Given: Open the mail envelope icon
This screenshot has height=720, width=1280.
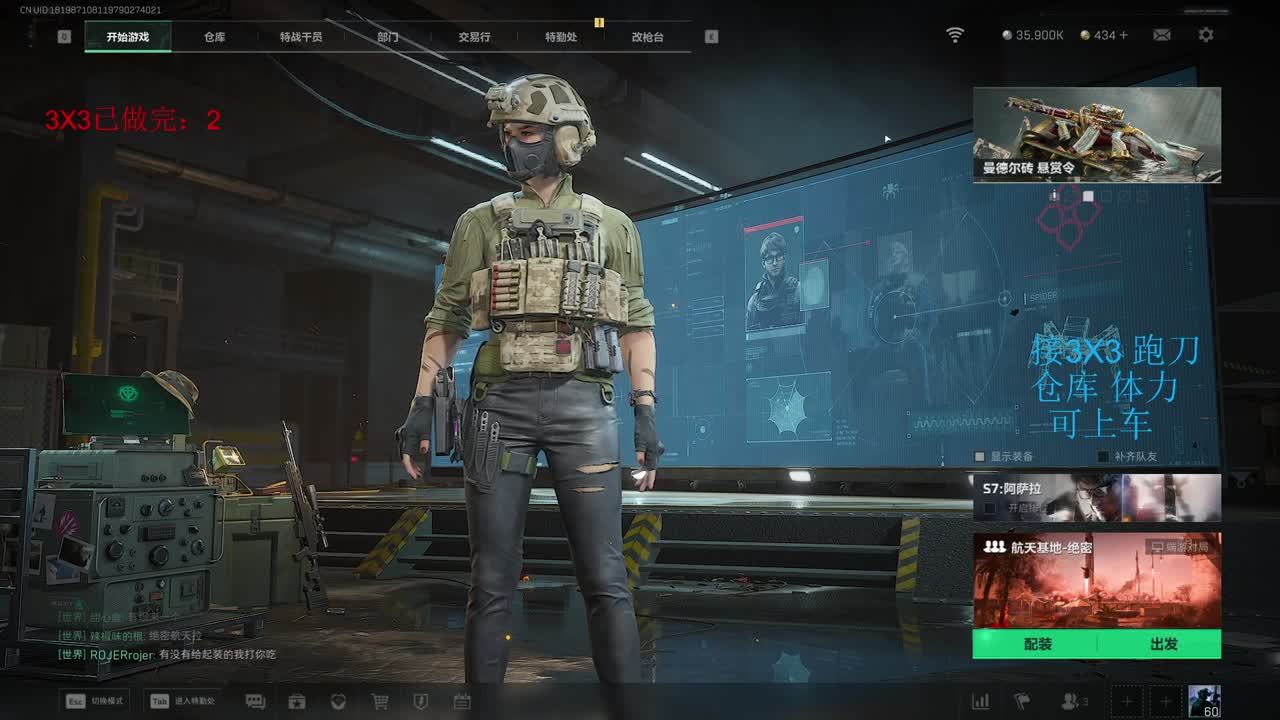Looking at the screenshot, I should point(1162,35).
